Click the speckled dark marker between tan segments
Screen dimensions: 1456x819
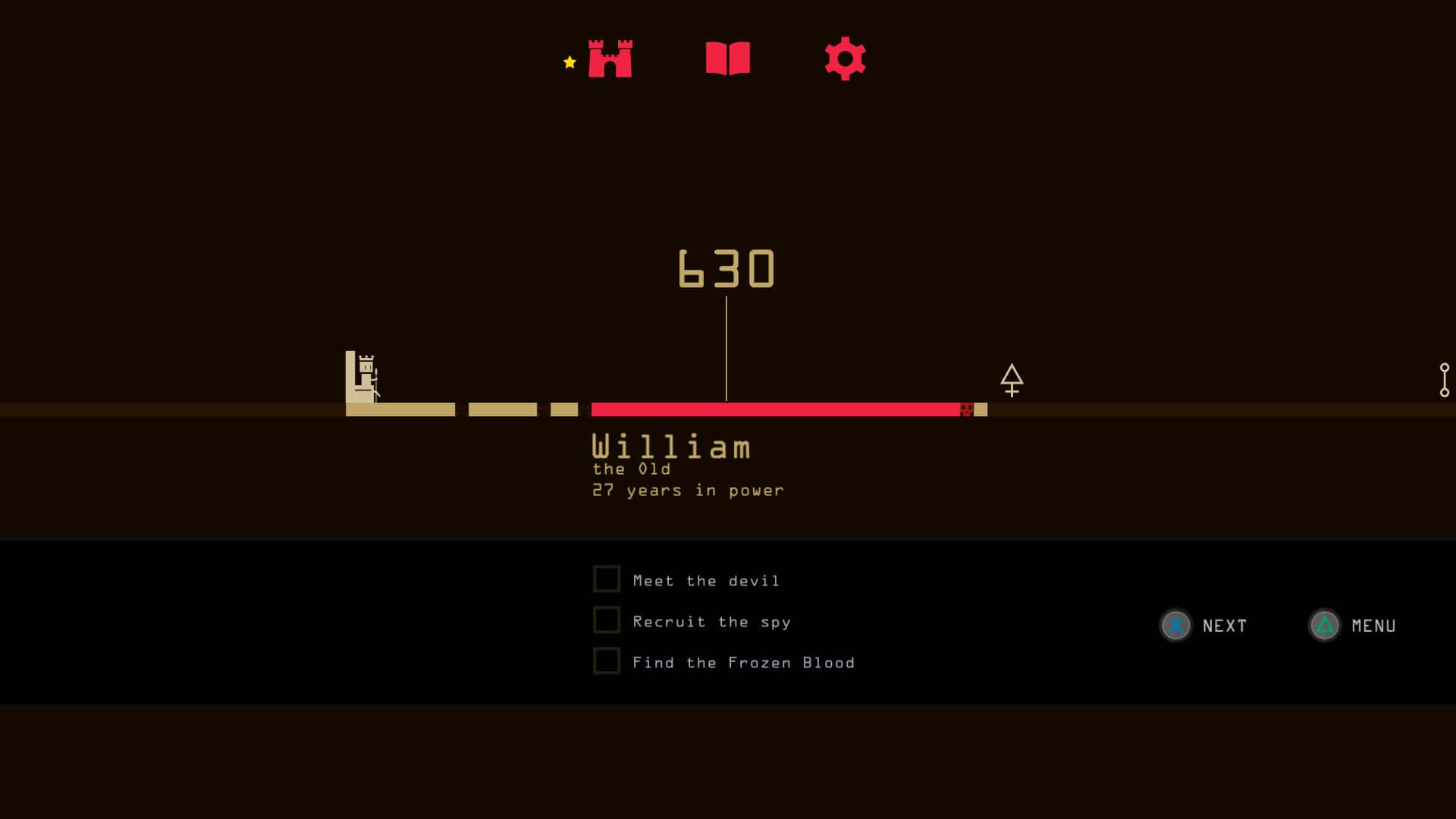pos(460,409)
